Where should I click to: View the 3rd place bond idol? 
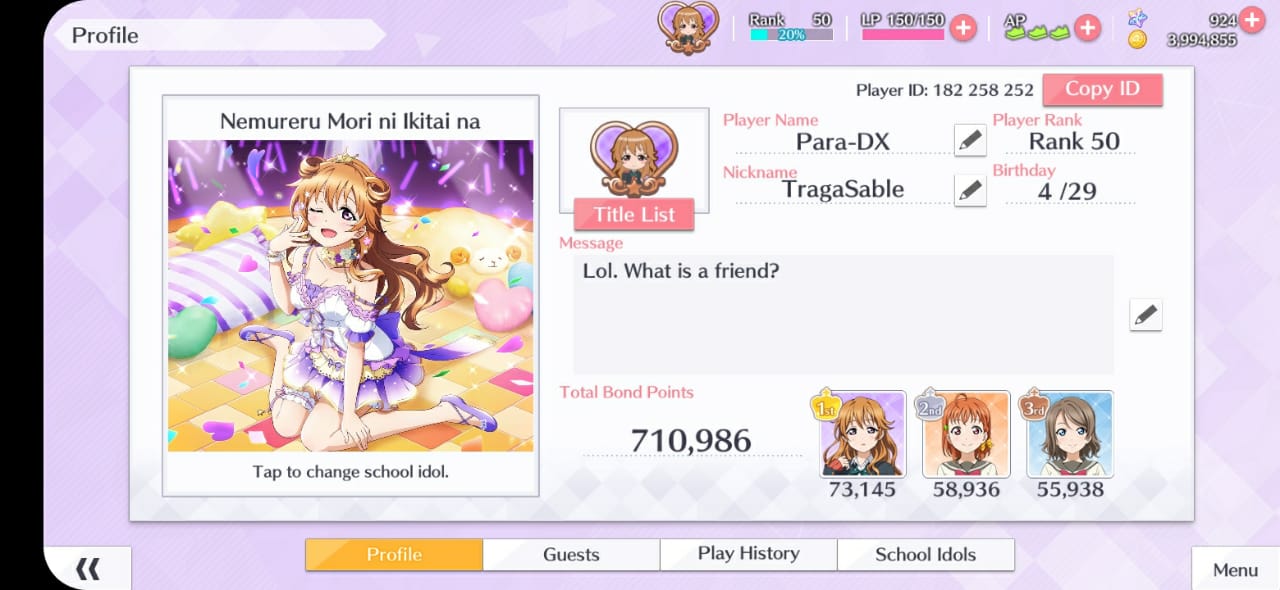(x=1069, y=434)
